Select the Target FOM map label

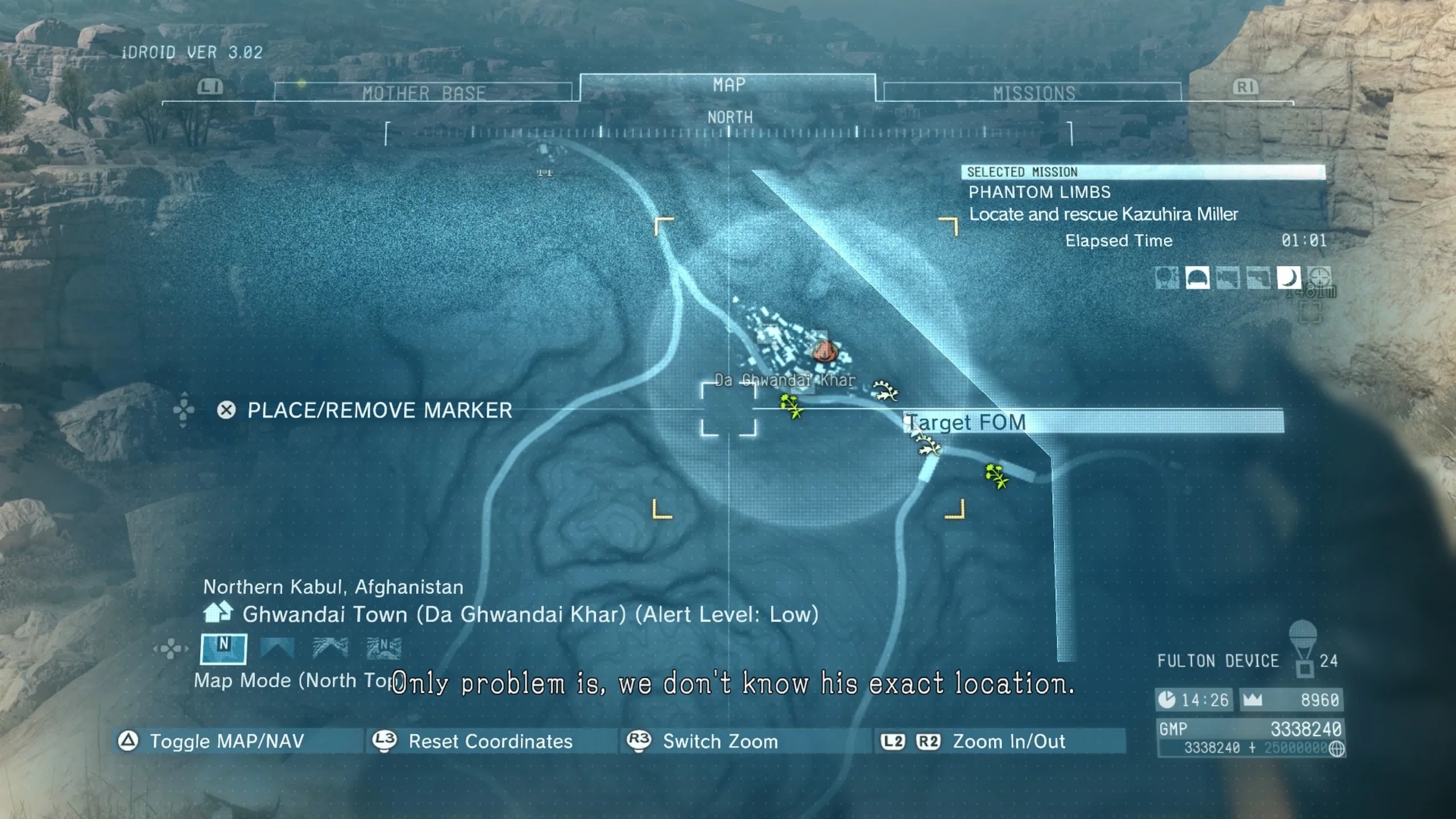(x=966, y=423)
